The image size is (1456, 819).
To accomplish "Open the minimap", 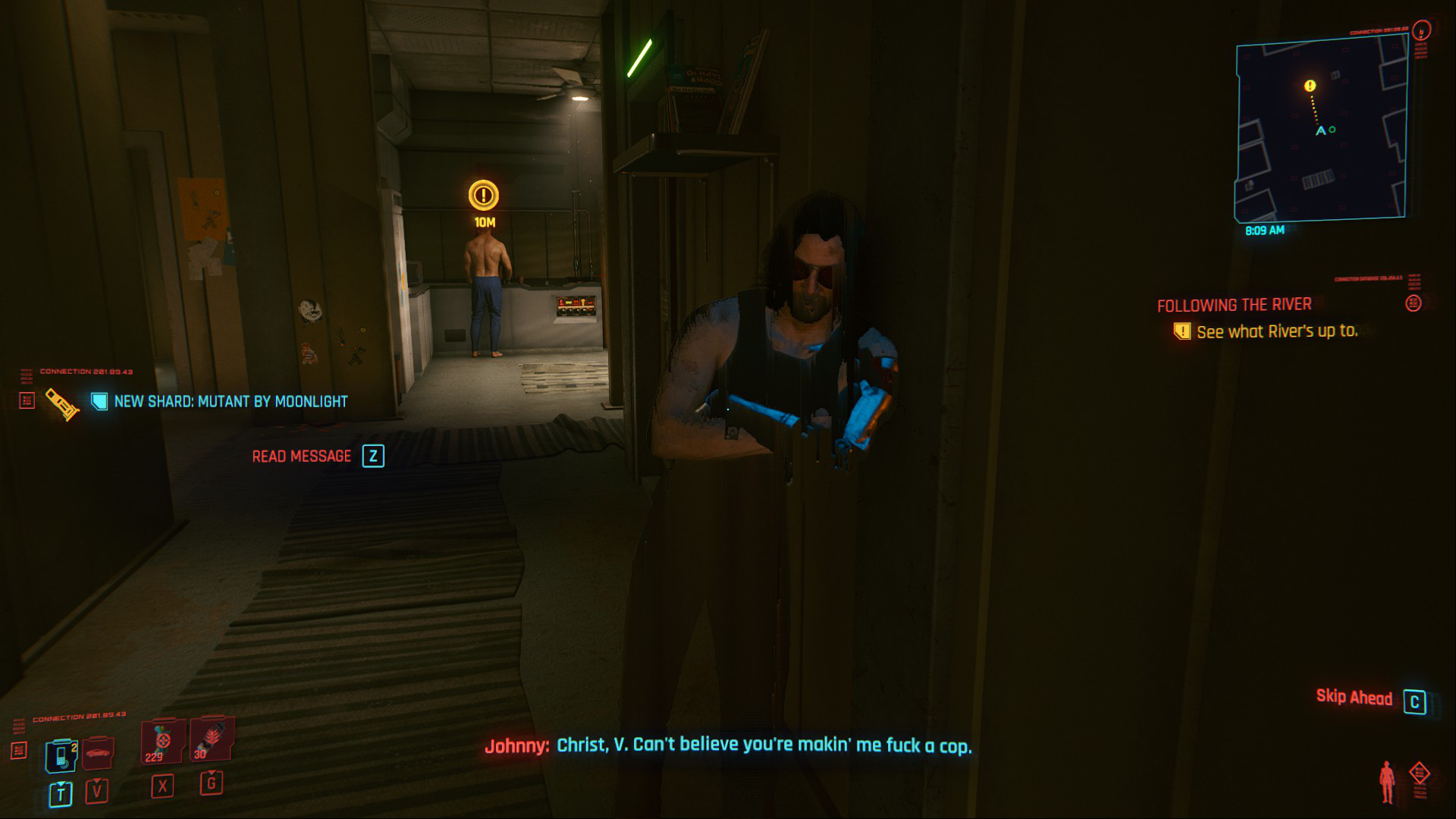I will [x=1321, y=129].
